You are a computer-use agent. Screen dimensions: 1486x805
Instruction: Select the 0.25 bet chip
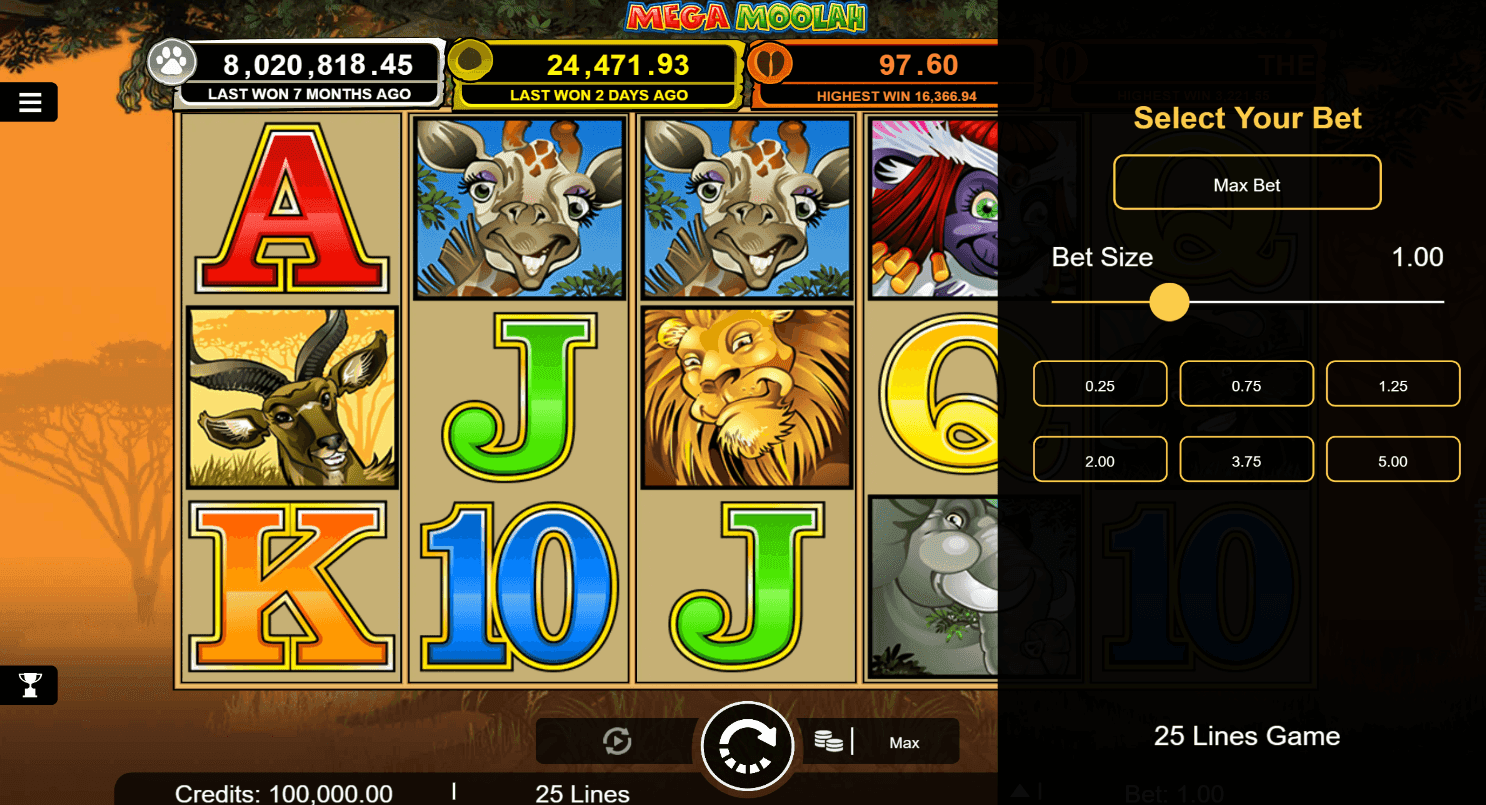(x=1099, y=383)
